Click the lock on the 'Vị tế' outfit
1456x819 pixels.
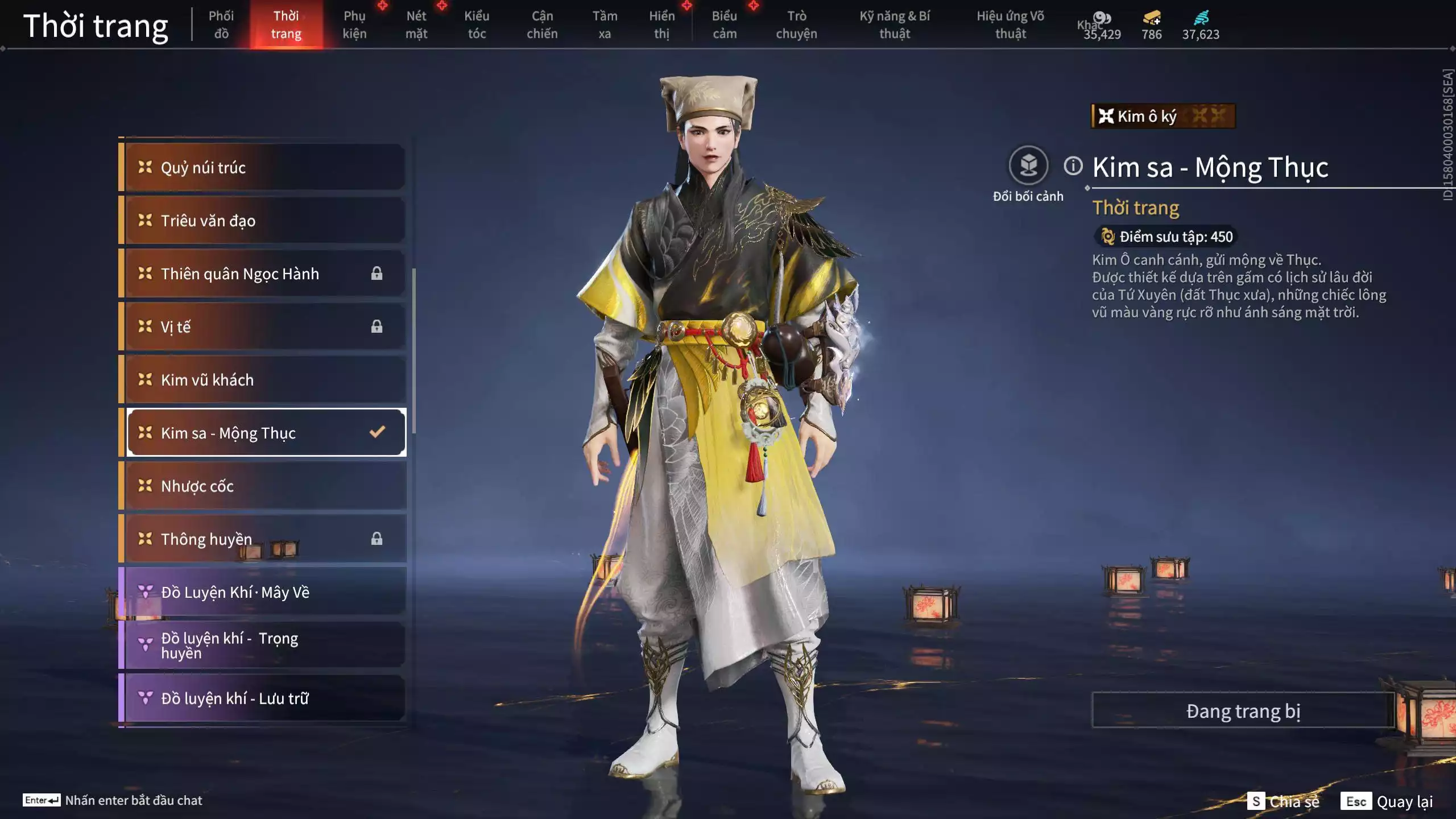[x=377, y=326]
